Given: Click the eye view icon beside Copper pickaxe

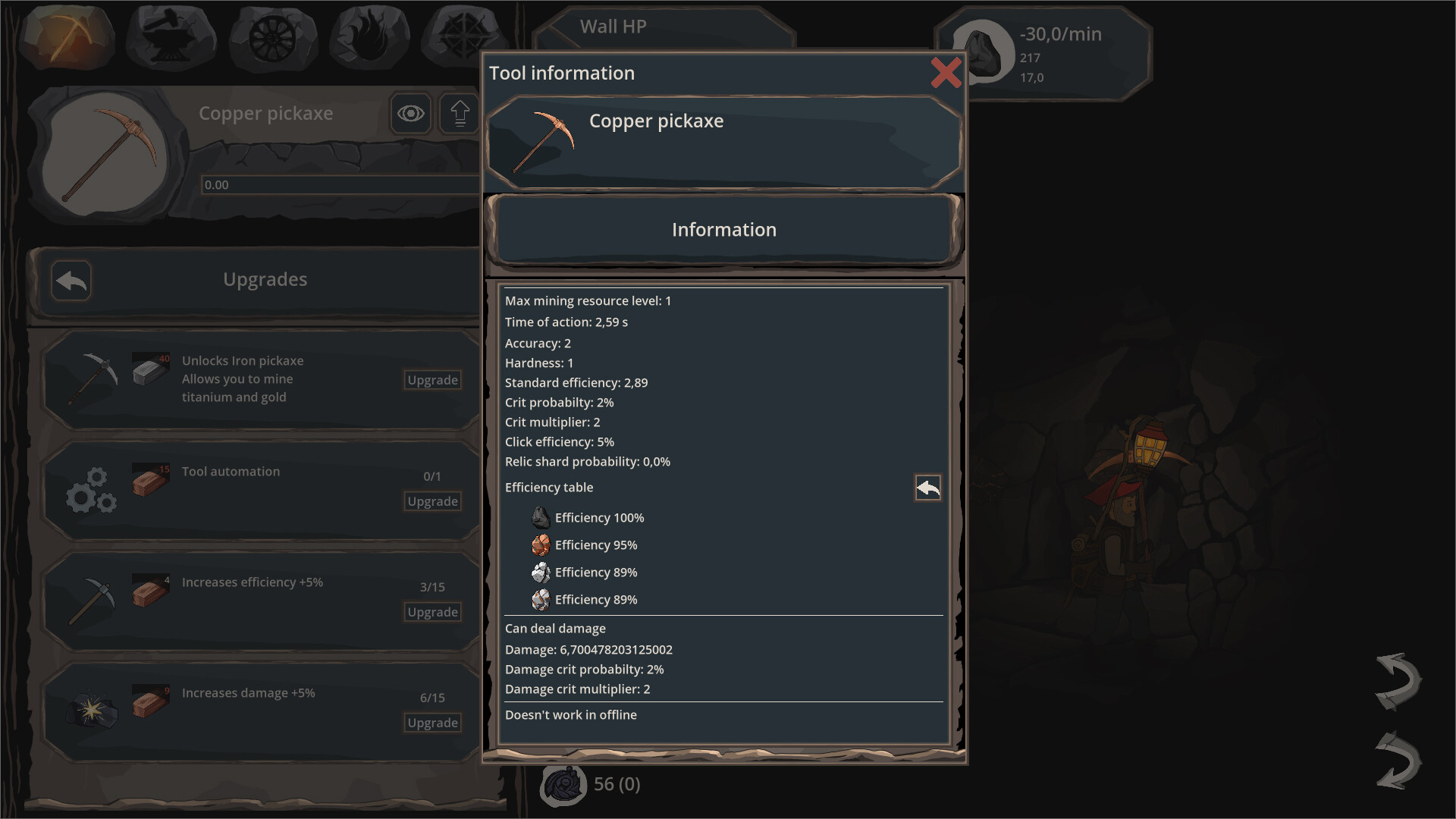Looking at the screenshot, I should coord(410,113).
